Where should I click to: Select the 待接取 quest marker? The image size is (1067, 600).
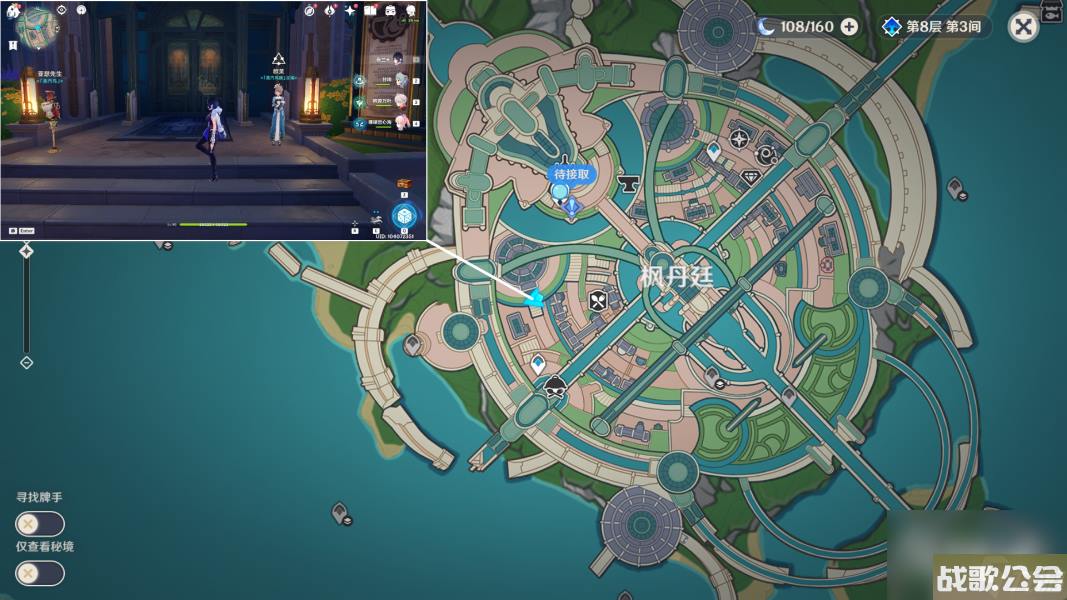[x=573, y=174]
